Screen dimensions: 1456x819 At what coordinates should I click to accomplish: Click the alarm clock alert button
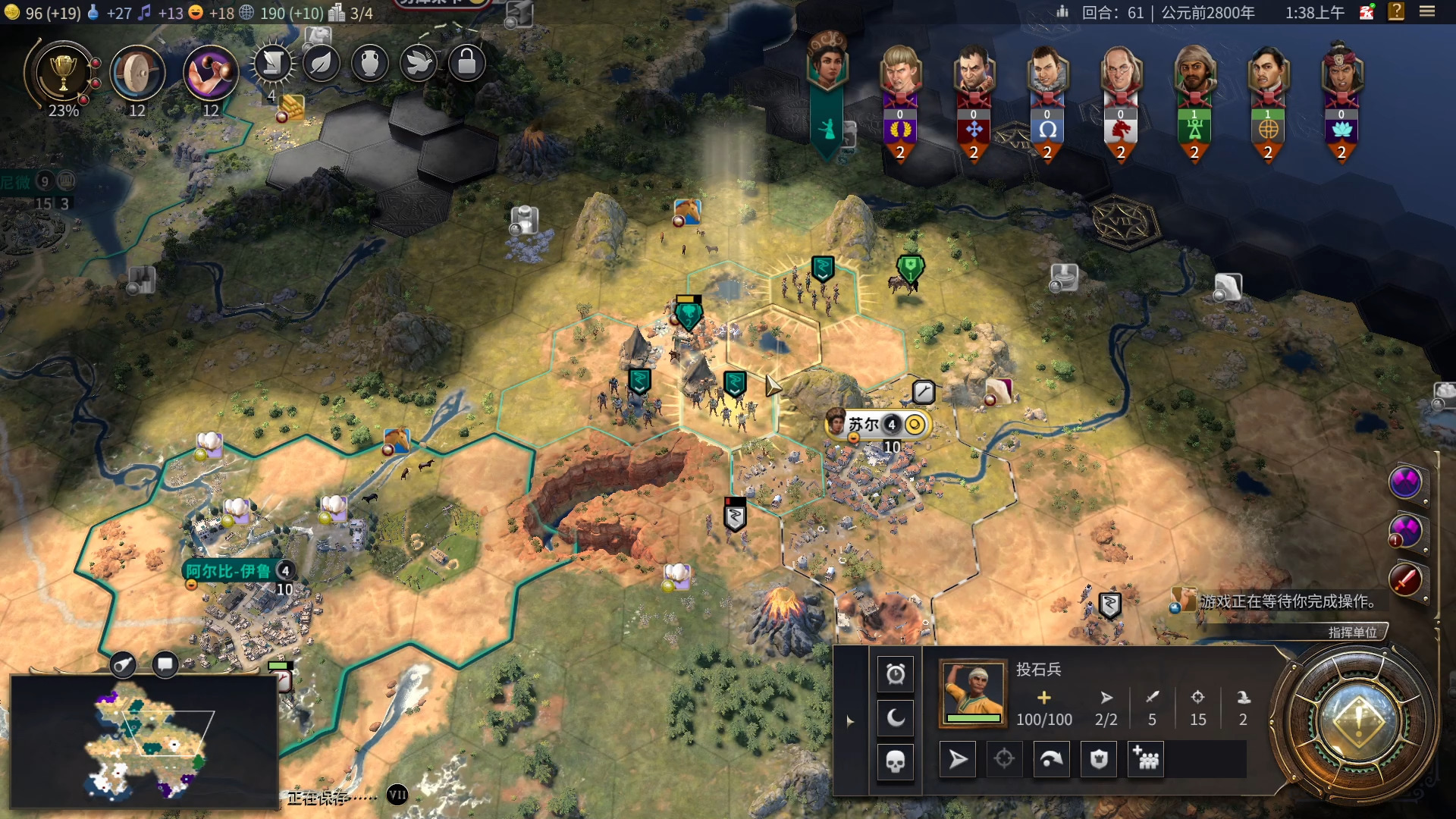[x=896, y=674]
